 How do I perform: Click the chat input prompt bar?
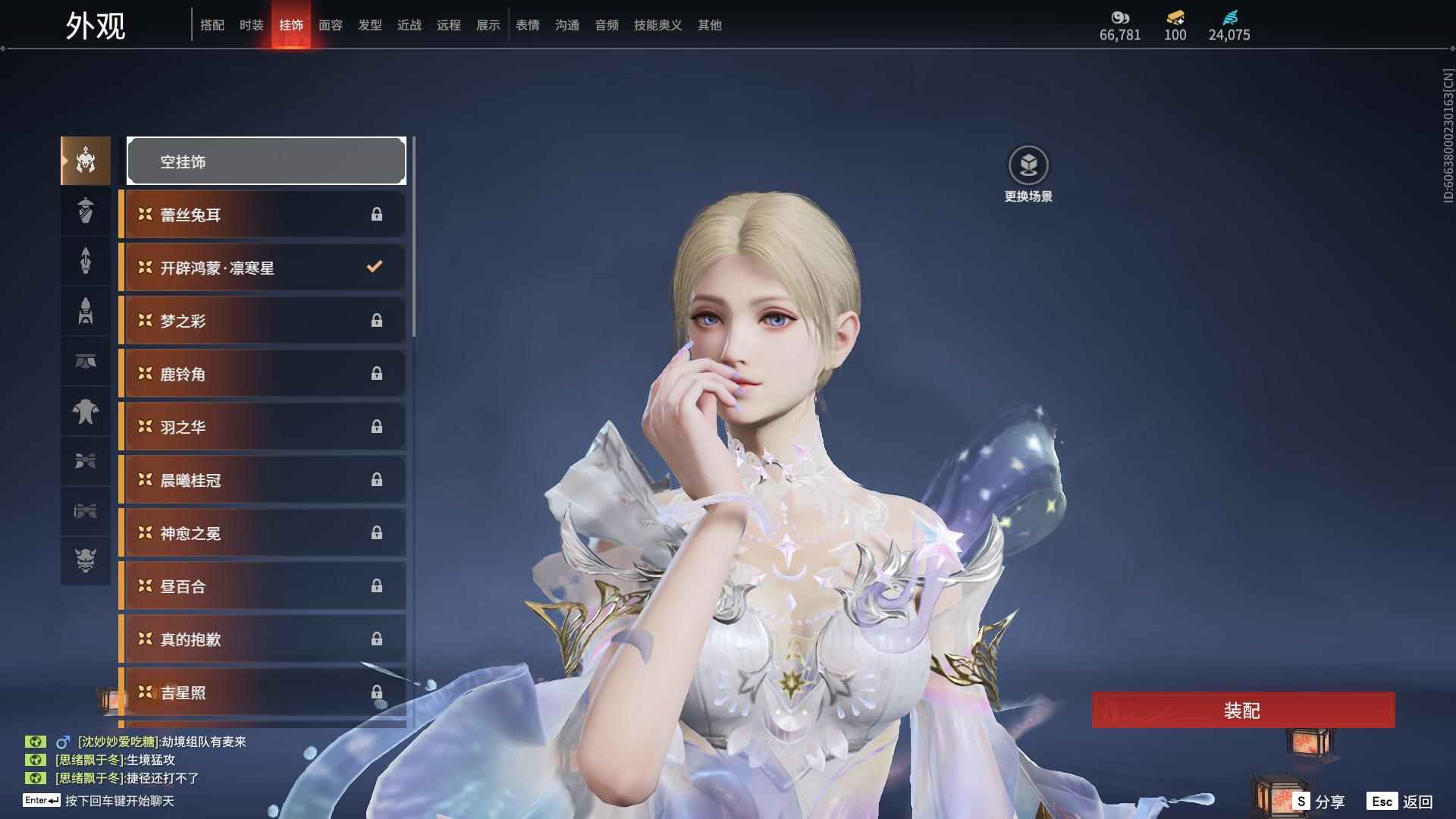click(120, 801)
